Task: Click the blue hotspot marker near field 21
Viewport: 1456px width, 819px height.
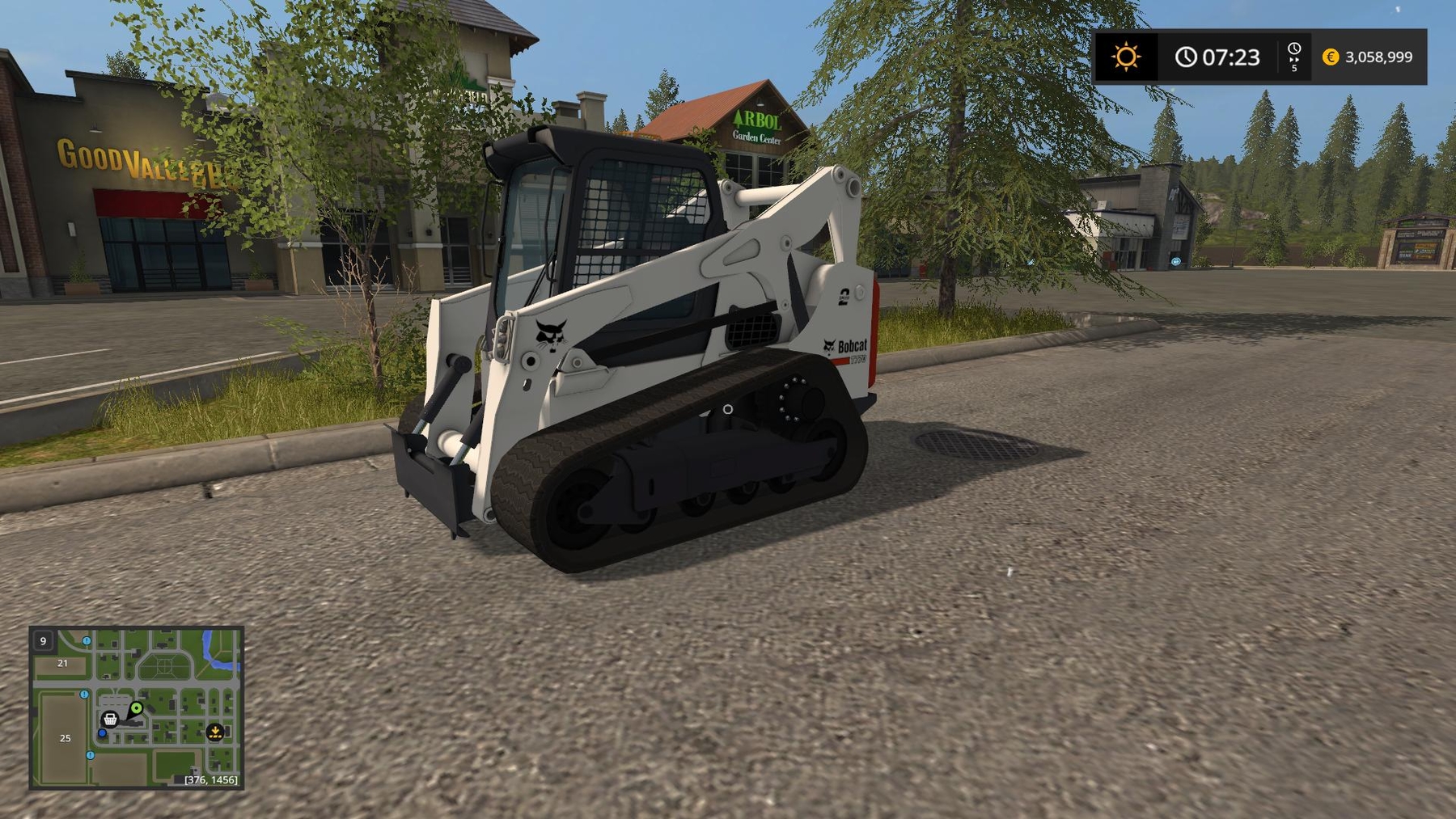Action: 86,641
